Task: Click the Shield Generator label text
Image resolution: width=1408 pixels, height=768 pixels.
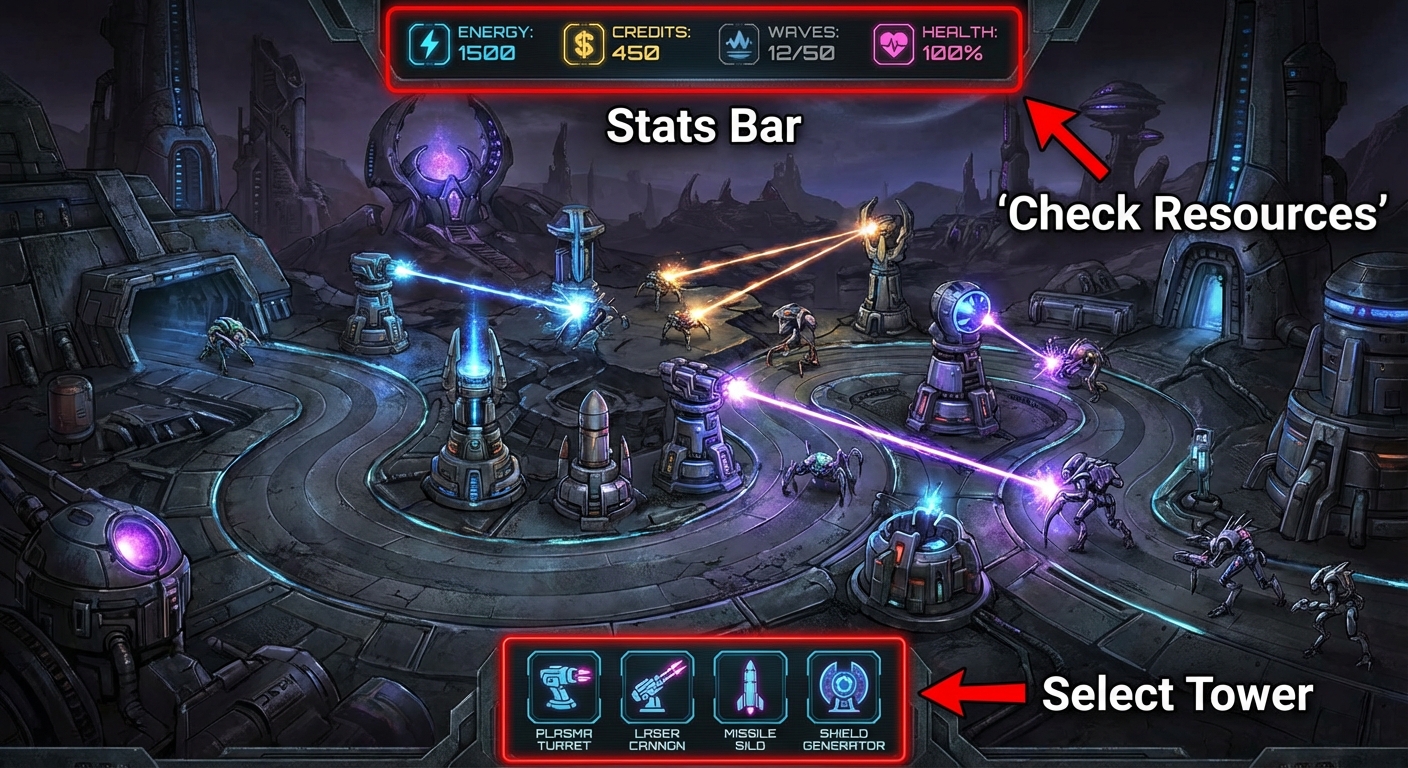Action: click(x=843, y=740)
